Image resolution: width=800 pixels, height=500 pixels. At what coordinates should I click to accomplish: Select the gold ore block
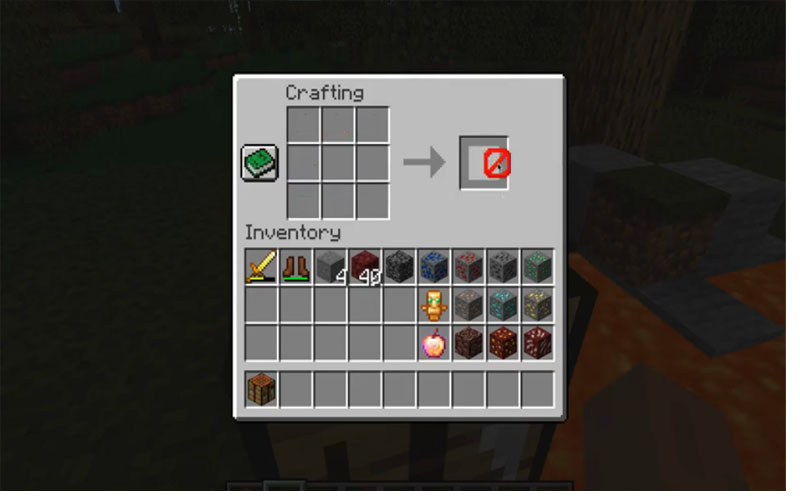536,304
